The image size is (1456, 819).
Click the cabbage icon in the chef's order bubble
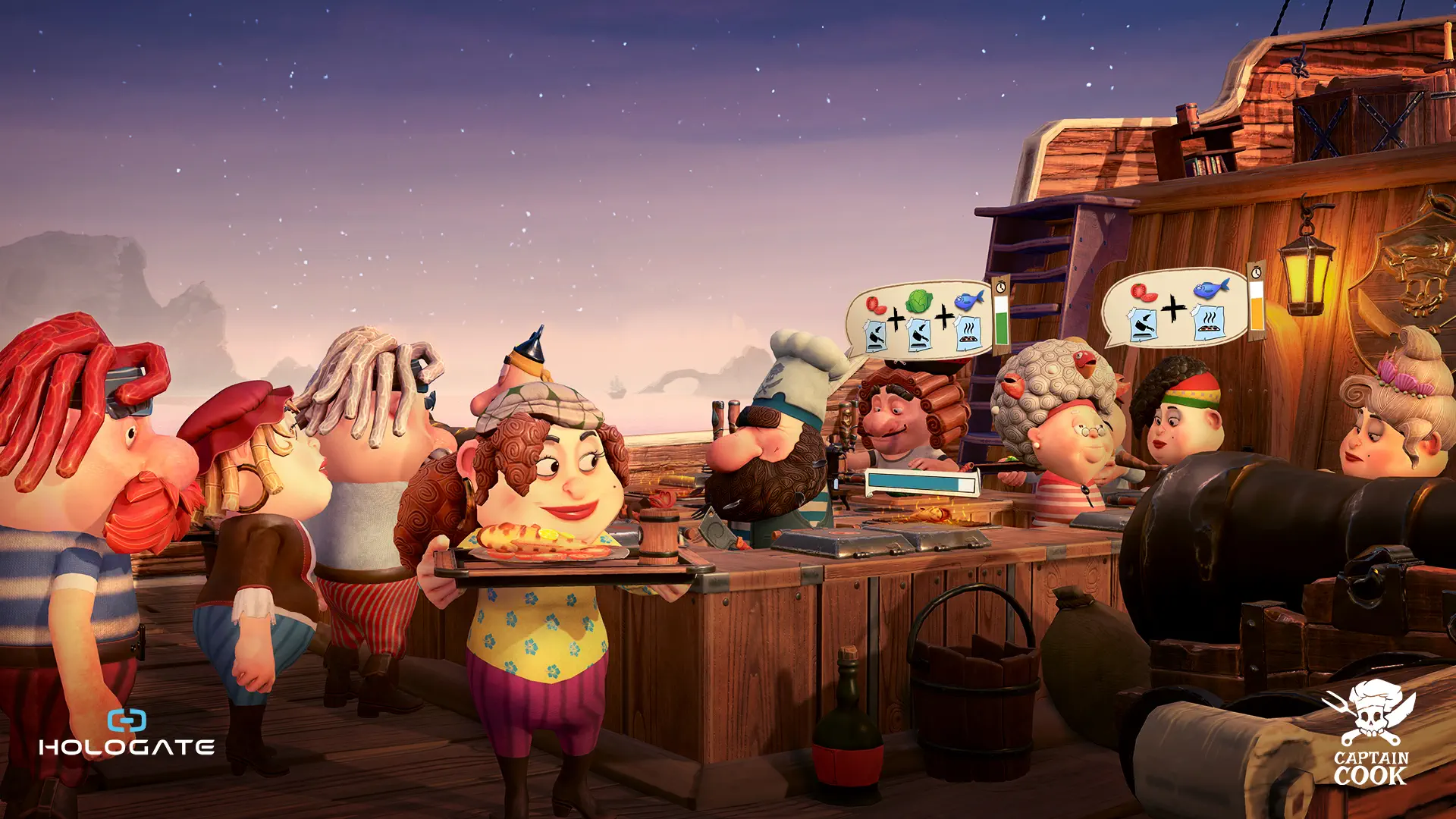click(918, 300)
